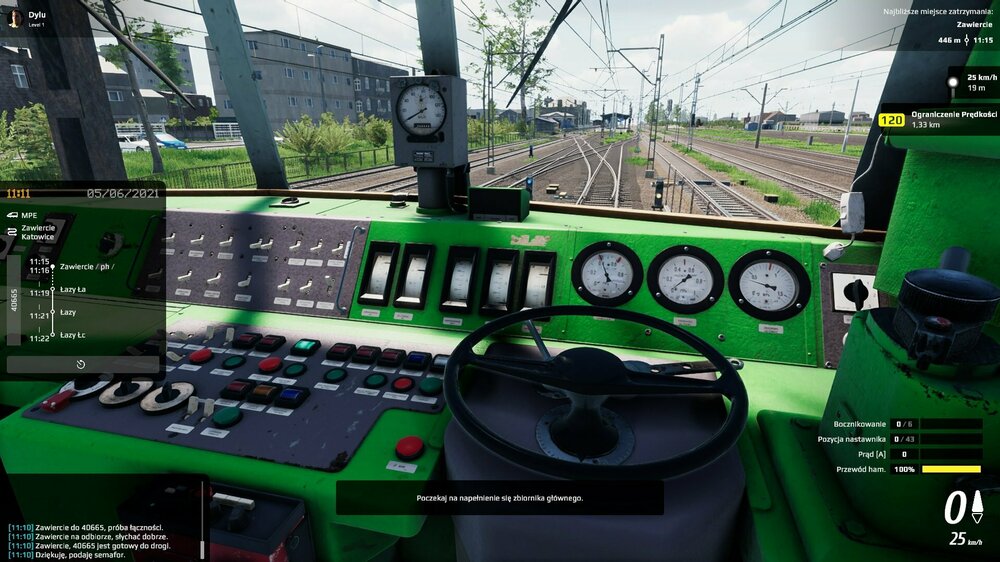Viewport: 1000px width, 562px height.
Task: Click the MPE train type icon
Action: 12,214
